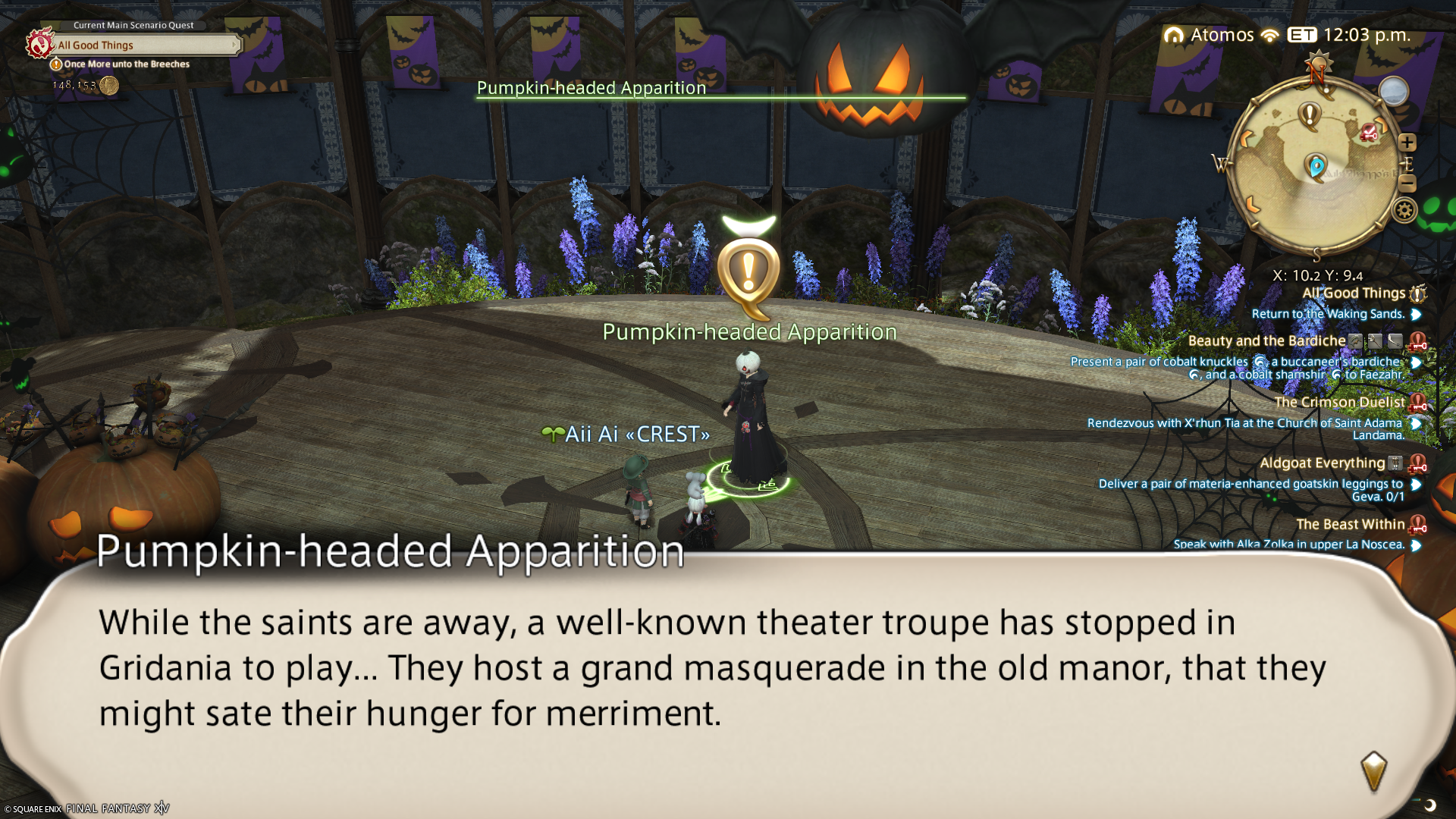Click the Pumpkin-headed Apparition quest marker nameplate
1456x819 pixels.
click(x=749, y=332)
